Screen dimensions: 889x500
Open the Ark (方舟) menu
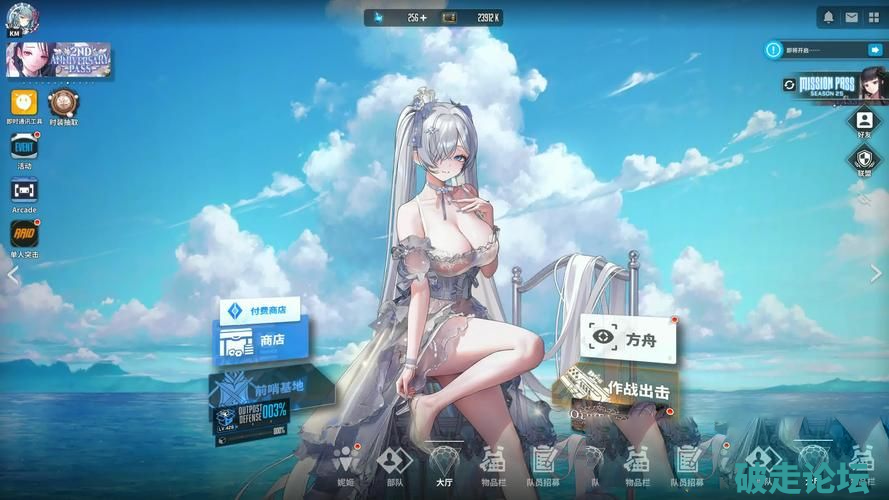pos(629,339)
